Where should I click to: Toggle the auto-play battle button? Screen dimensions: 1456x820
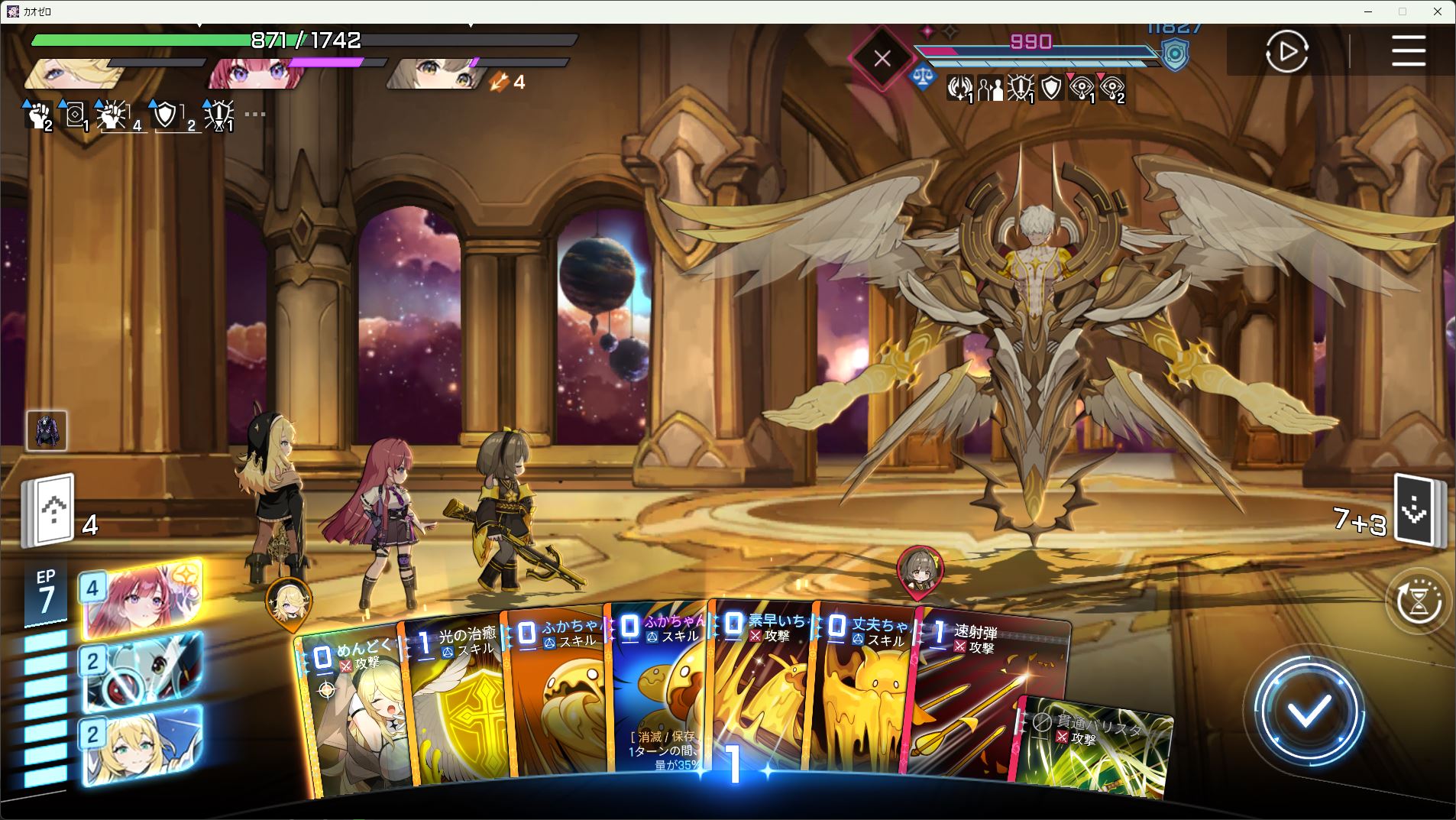click(x=1286, y=51)
